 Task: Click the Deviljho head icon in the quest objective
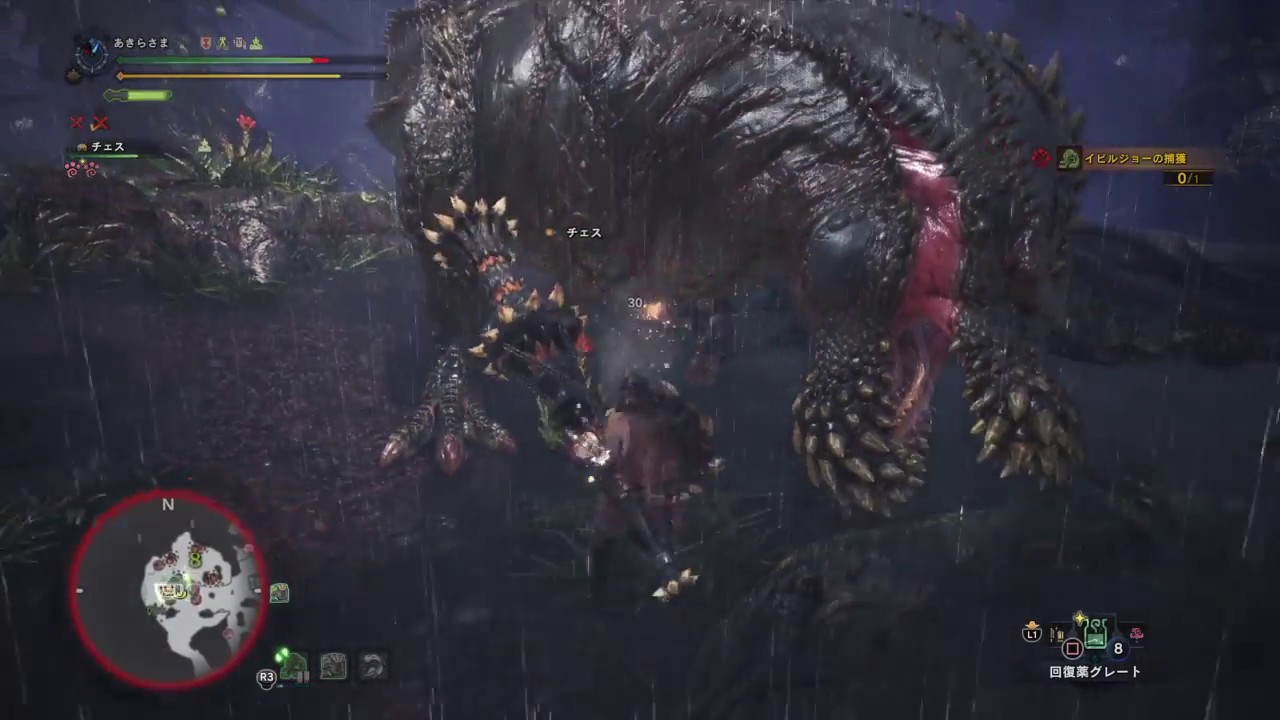1068,158
